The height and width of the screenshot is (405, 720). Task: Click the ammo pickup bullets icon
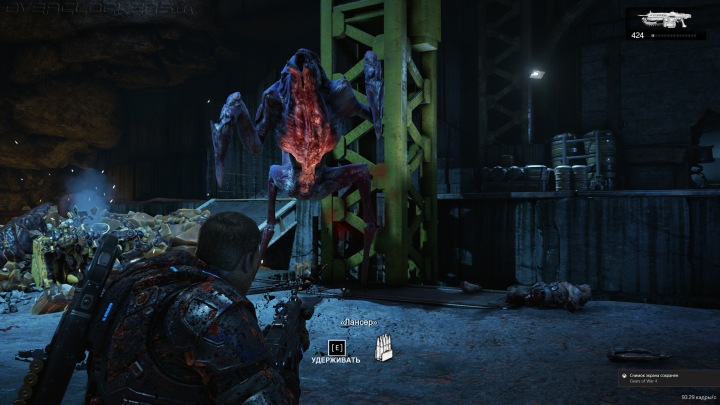pos(384,347)
